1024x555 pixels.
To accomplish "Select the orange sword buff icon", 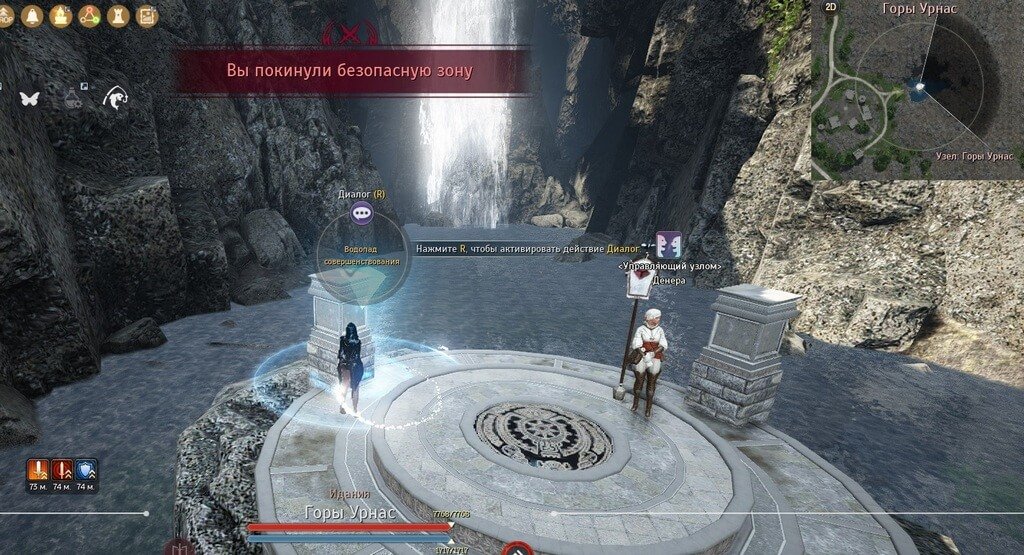I will click(x=40, y=470).
